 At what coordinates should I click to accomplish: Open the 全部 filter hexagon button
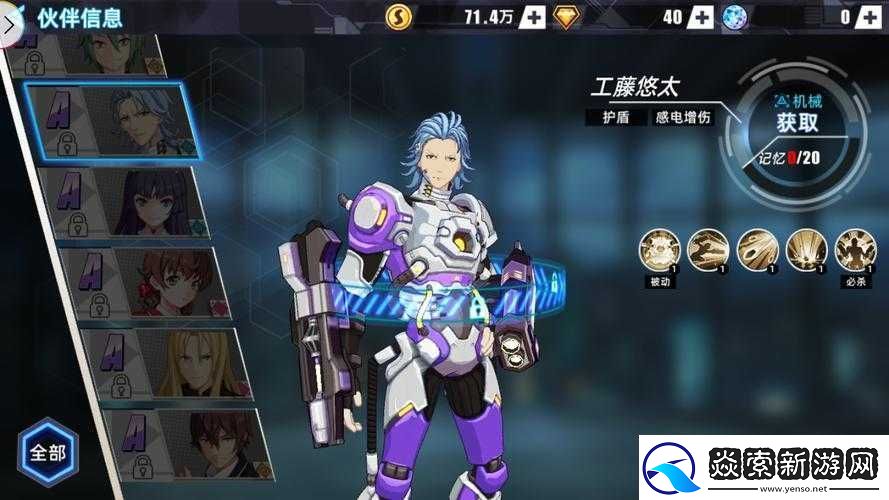tap(47, 452)
